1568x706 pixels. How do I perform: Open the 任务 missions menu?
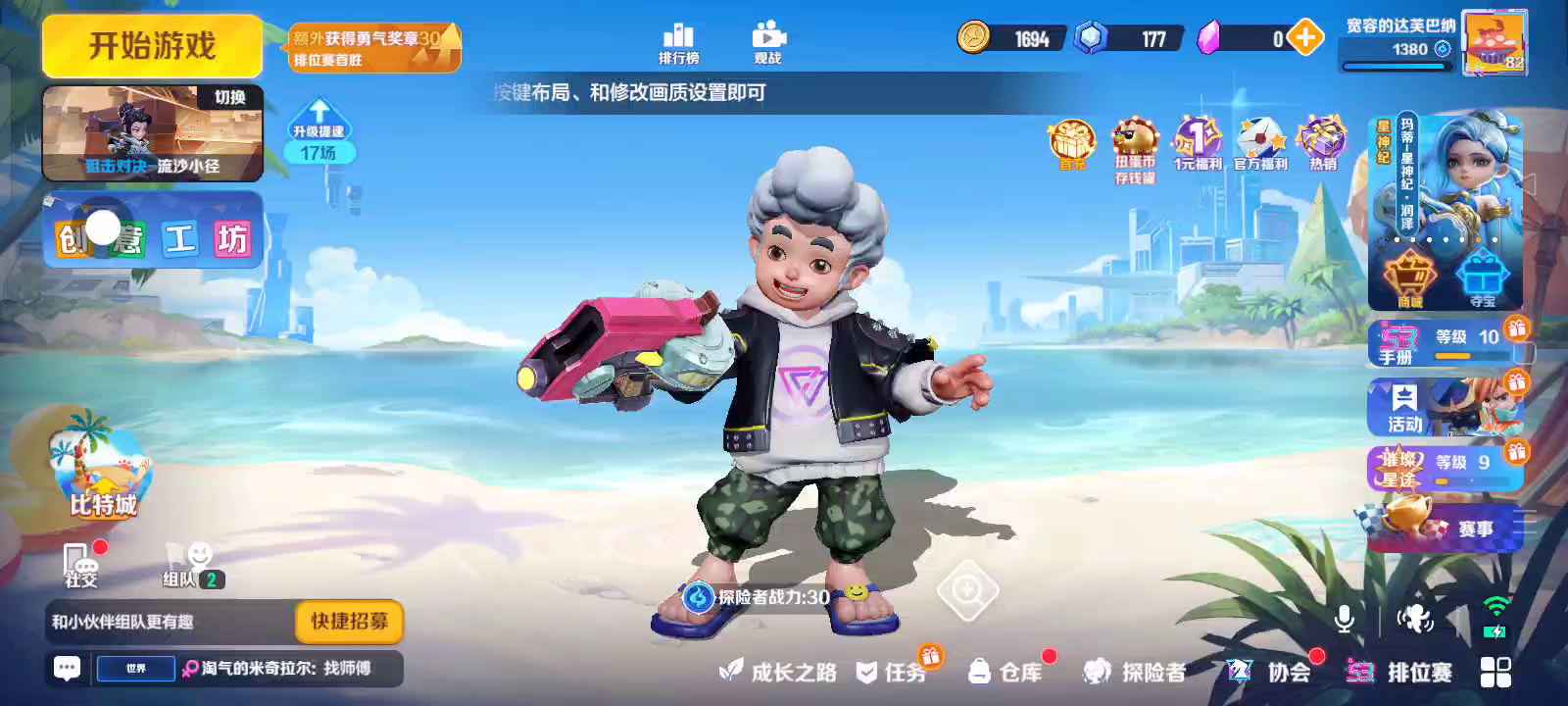(892, 672)
